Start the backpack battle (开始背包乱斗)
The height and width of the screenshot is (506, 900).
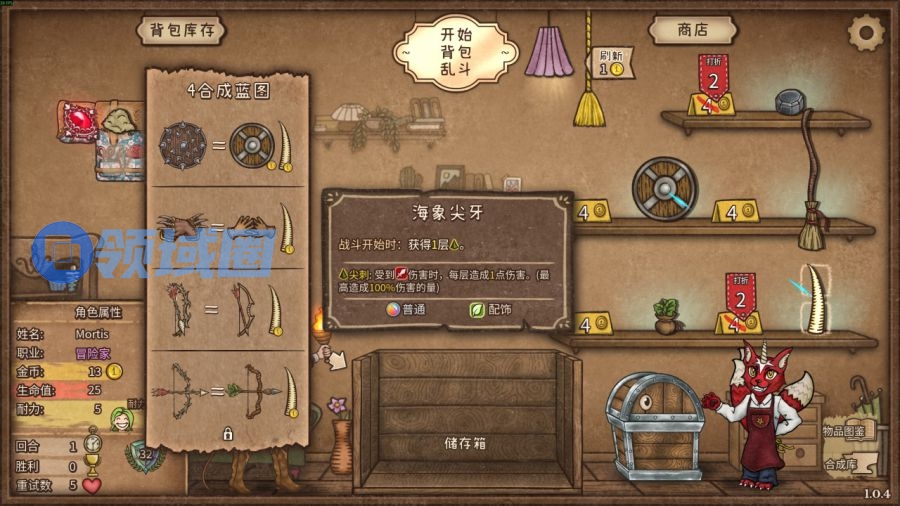[455, 50]
